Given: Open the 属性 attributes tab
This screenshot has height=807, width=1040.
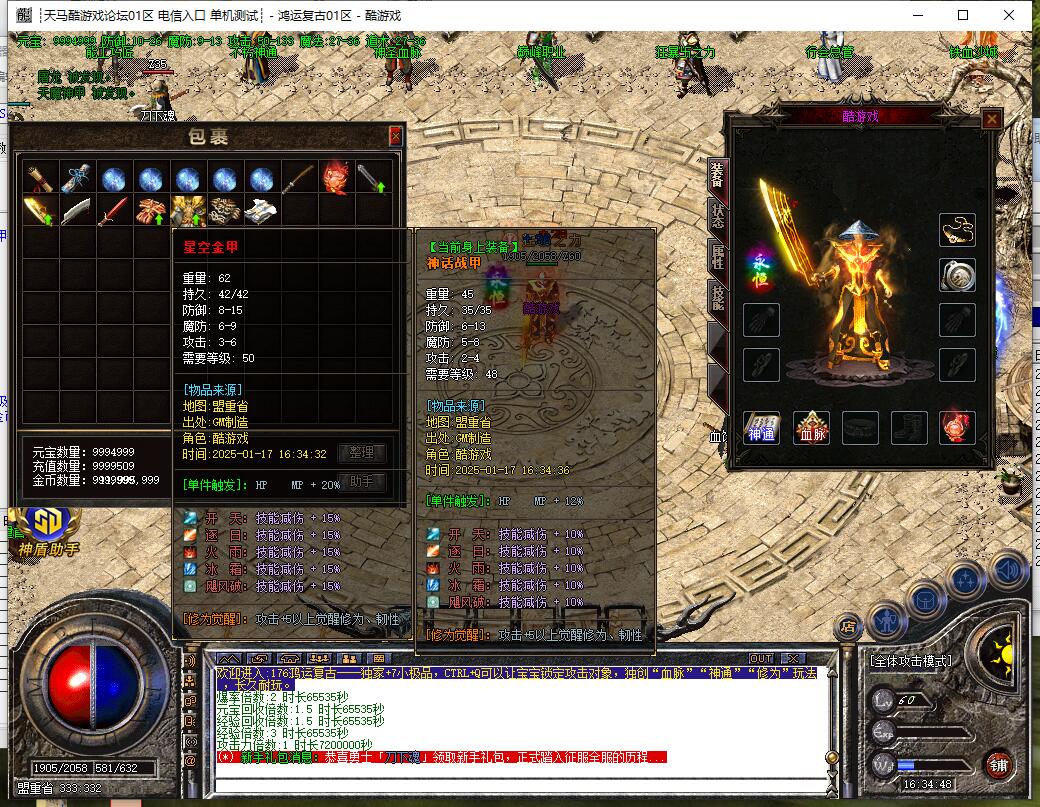Looking at the screenshot, I should click(716, 253).
